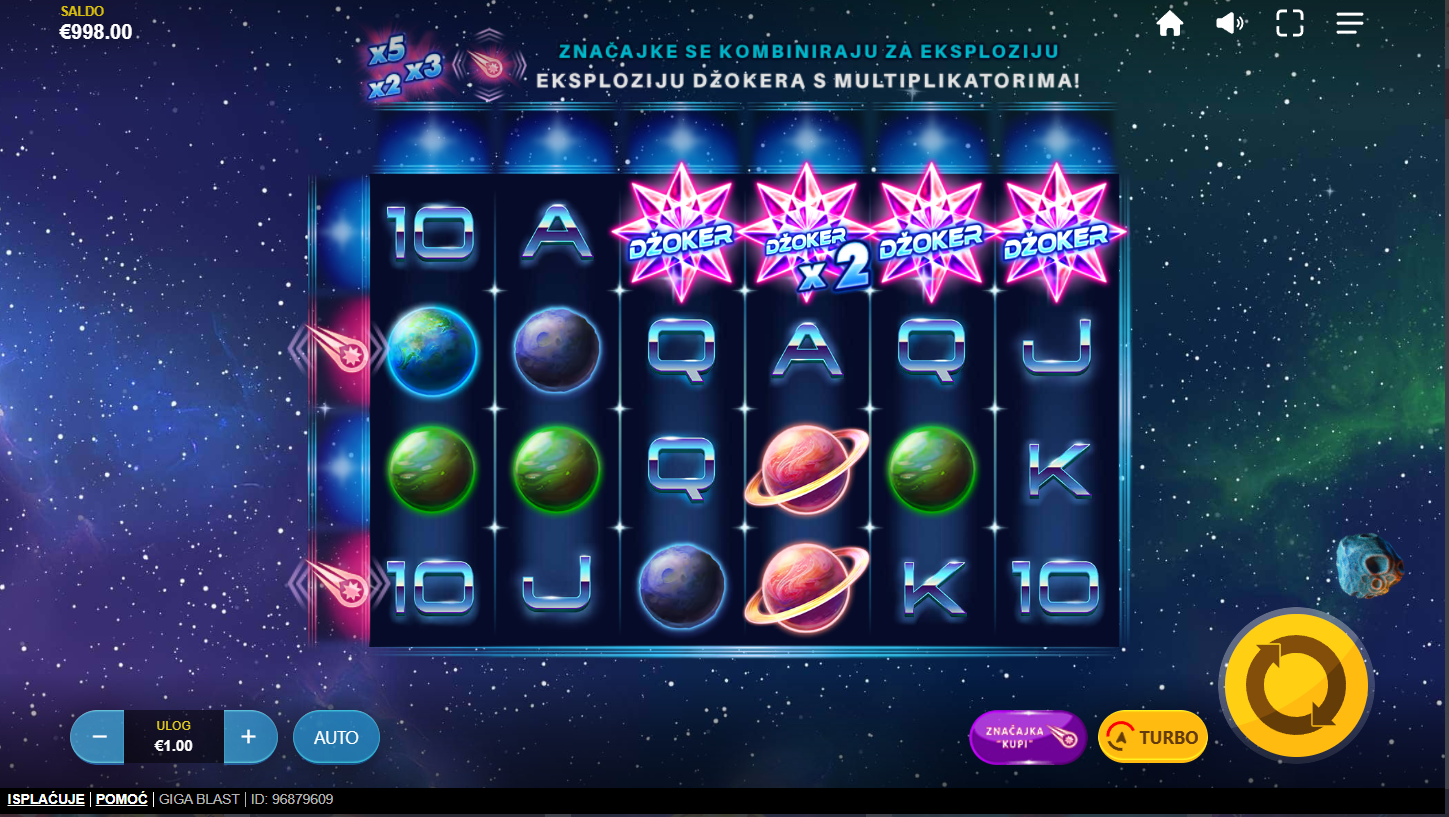The width and height of the screenshot is (1449, 817).
Task: Spin the reels with the yellow button
Action: 1296,685
